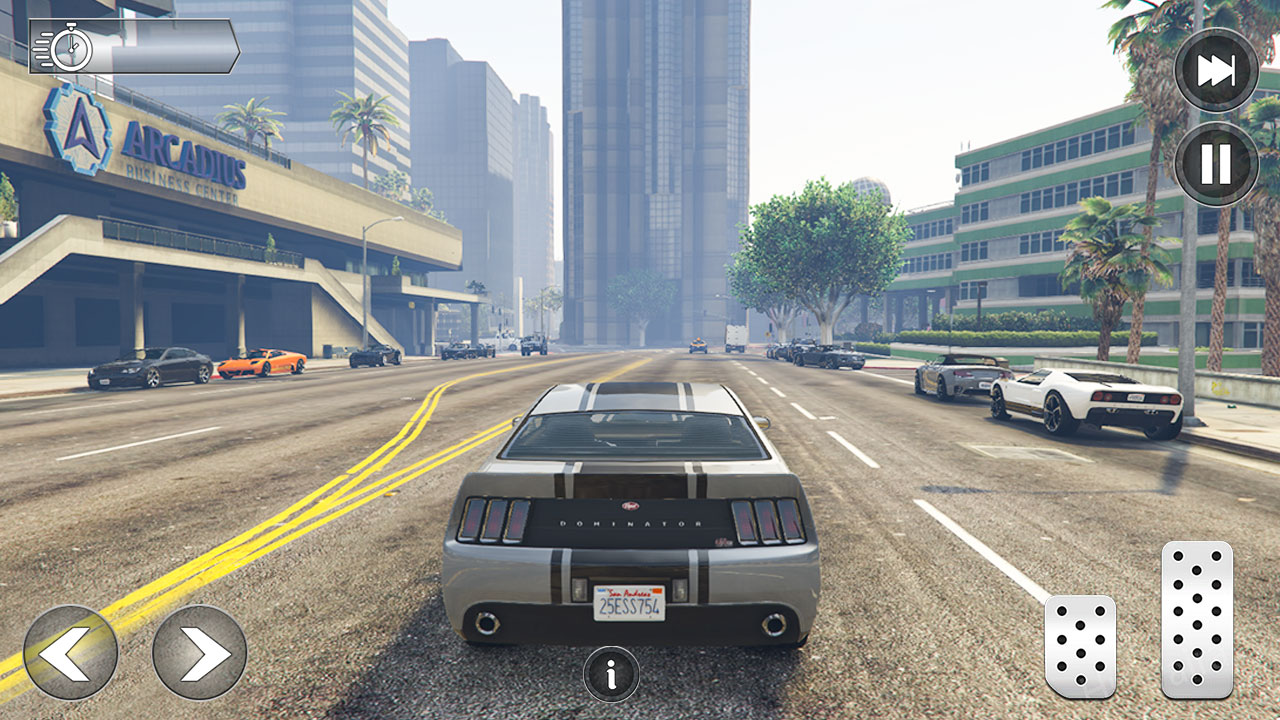Tap the fast-forward button
Screen dimensions: 1280x720
coord(1216,70)
